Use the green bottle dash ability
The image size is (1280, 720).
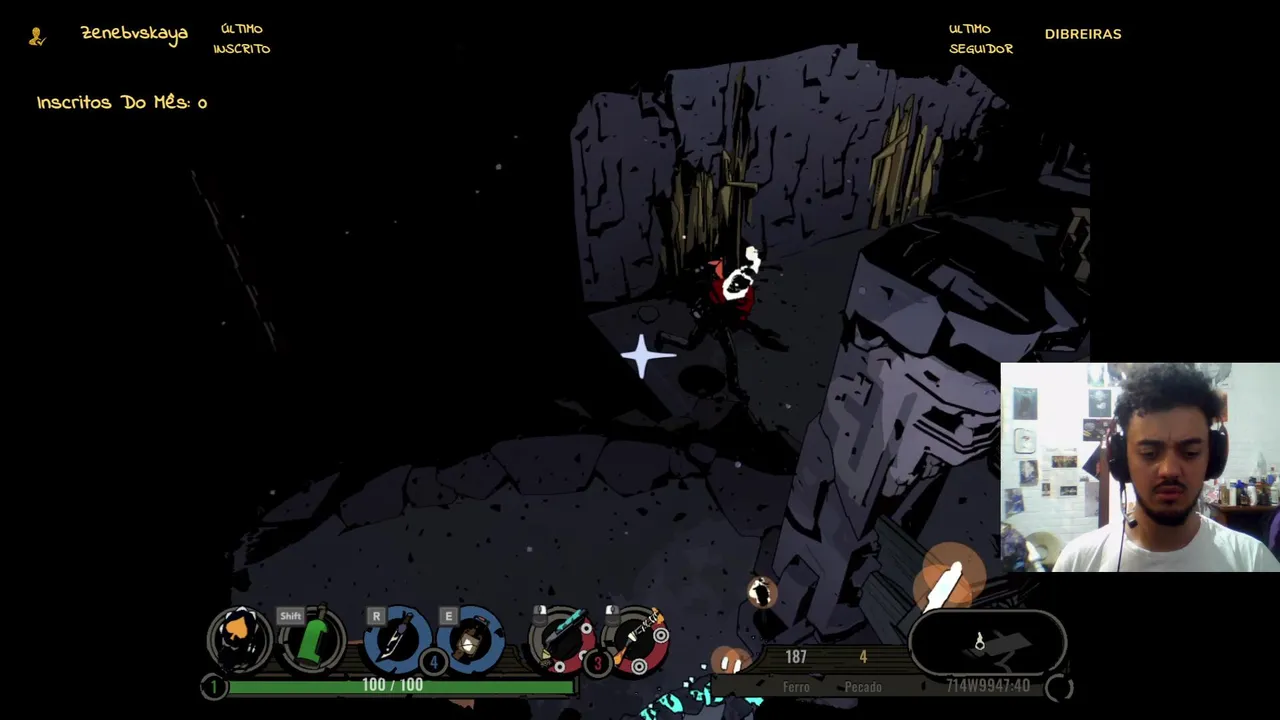click(x=314, y=640)
